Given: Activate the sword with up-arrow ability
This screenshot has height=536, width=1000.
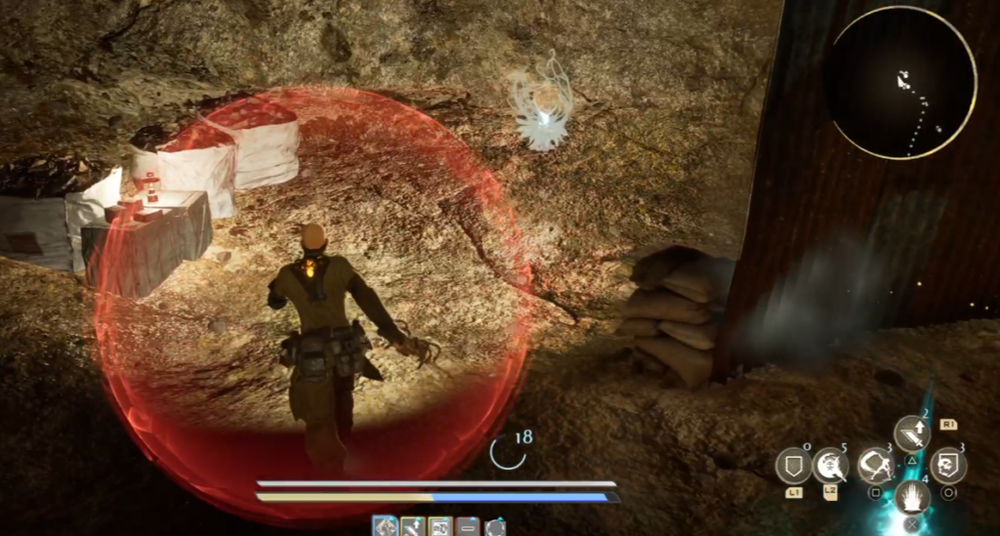Looking at the screenshot, I should [x=911, y=433].
